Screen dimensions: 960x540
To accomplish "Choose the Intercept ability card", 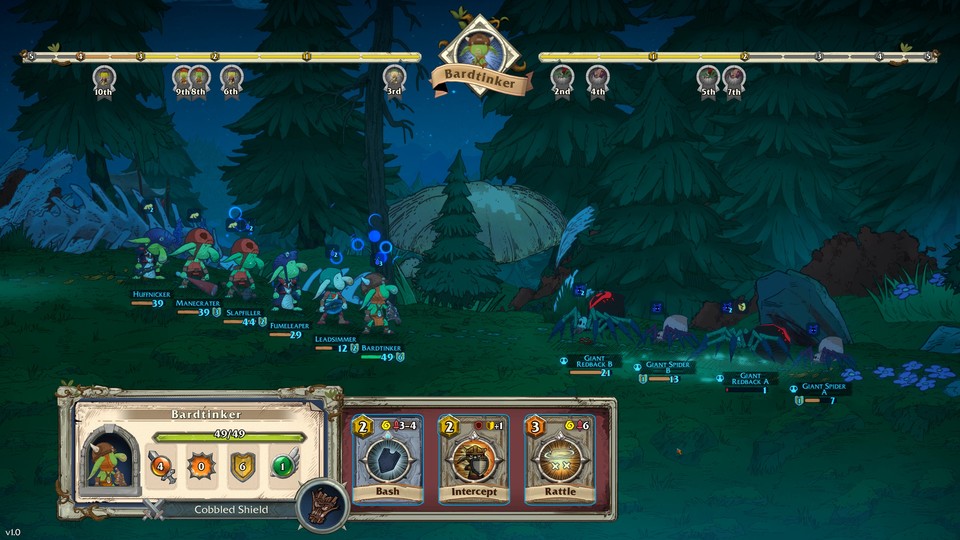I will [474, 459].
